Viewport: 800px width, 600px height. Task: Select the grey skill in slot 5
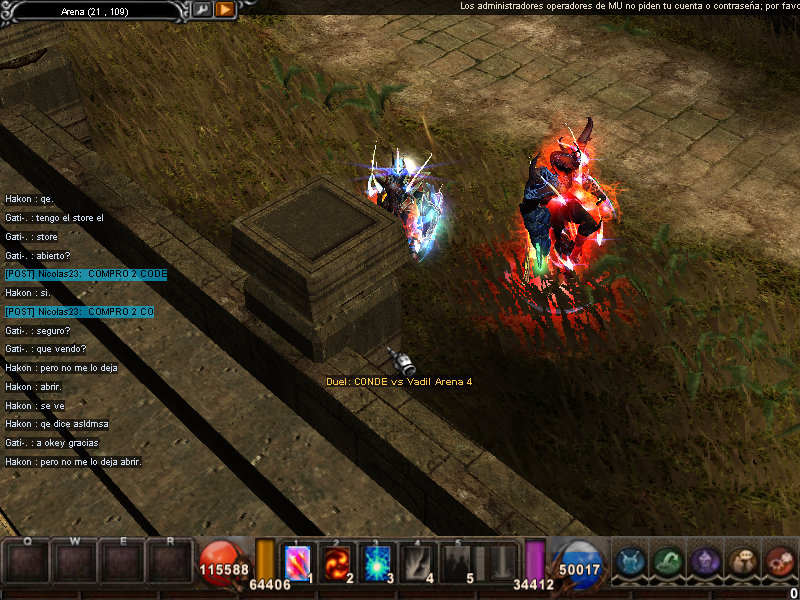(x=457, y=562)
